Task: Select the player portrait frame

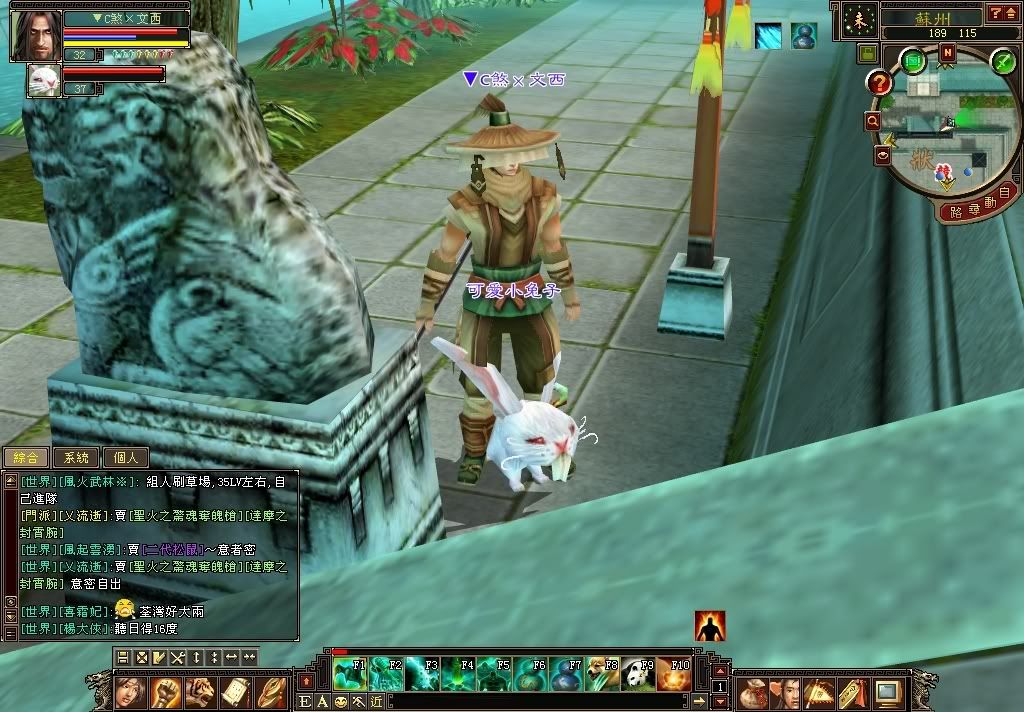Action: (34, 34)
